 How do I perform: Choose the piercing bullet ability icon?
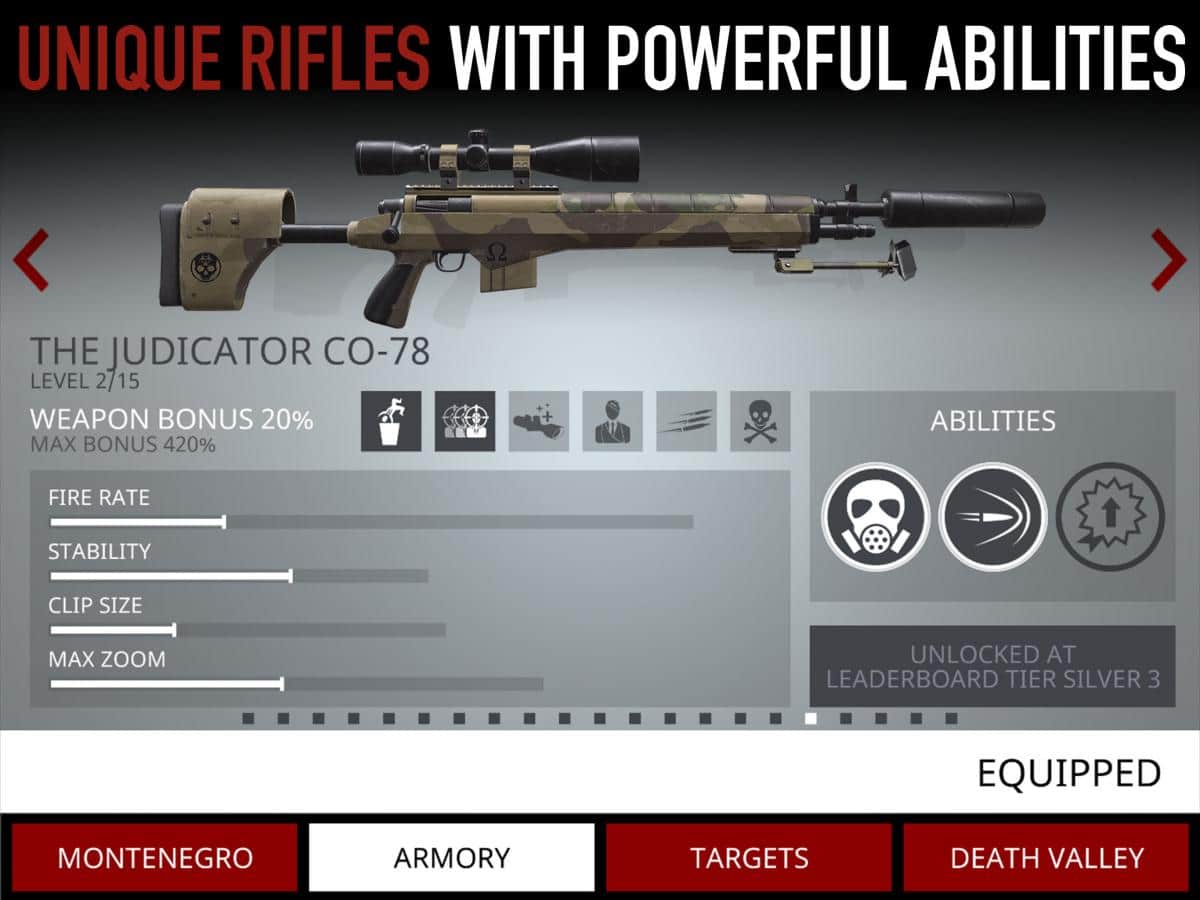(x=992, y=516)
